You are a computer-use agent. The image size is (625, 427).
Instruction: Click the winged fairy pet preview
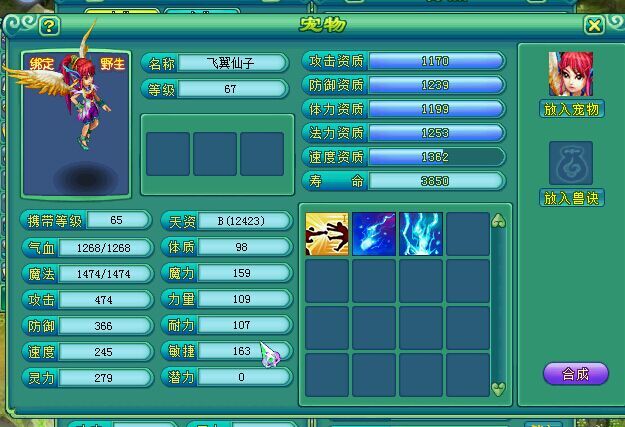(76, 110)
